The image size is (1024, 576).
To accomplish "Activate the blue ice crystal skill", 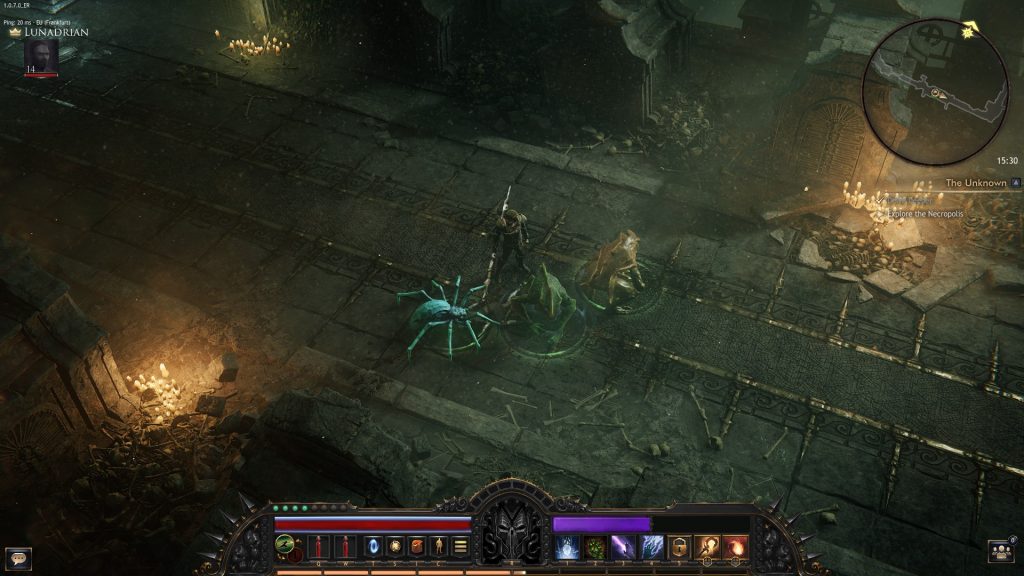I will [x=568, y=547].
